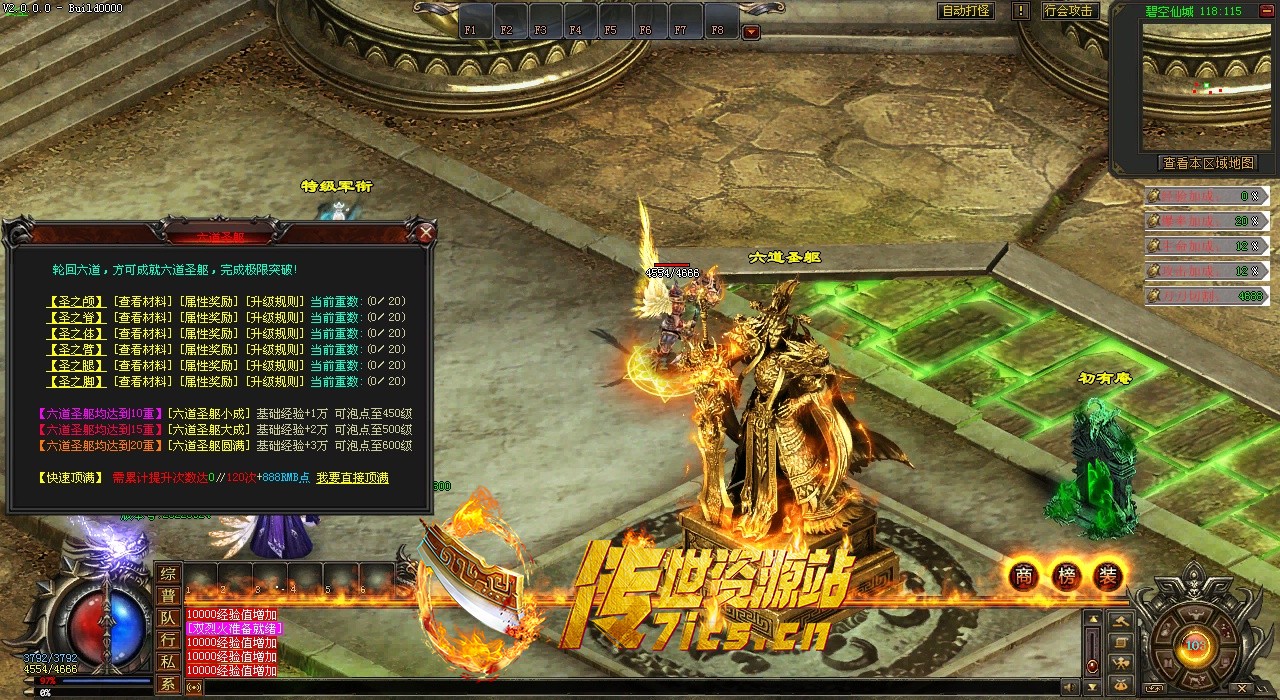Open the 商 shop round button

click(x=1023, y=575)
